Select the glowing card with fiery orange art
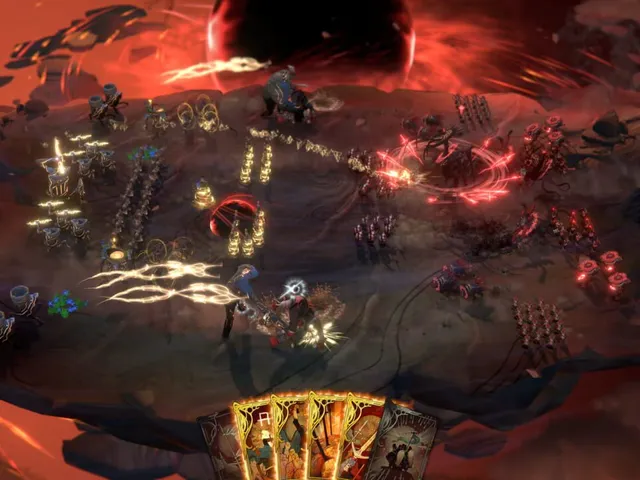Image resolution: width=640 pixels, height=480 pixels. [325, 438]
